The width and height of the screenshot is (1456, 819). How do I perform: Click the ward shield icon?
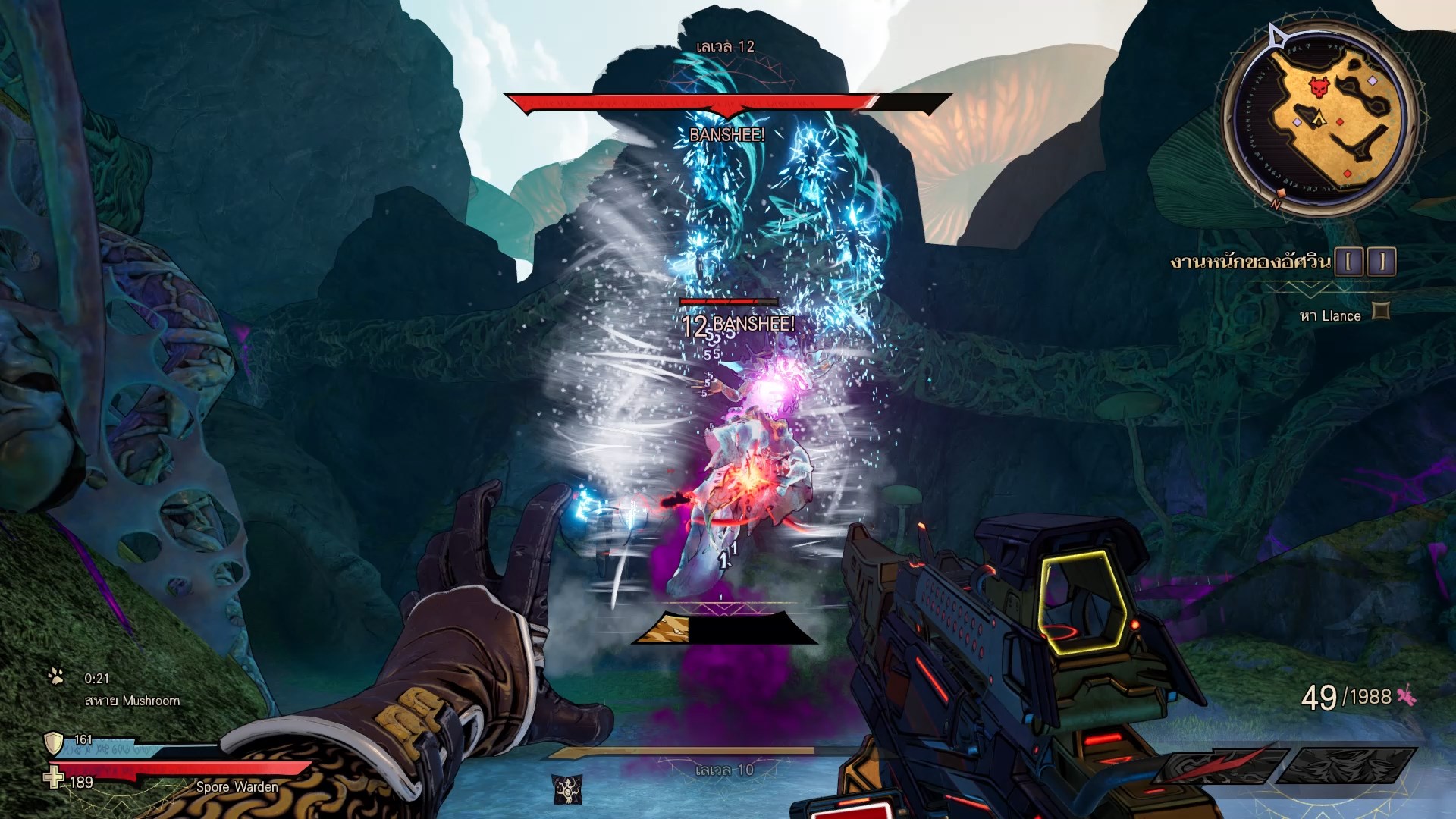point(54,742)
